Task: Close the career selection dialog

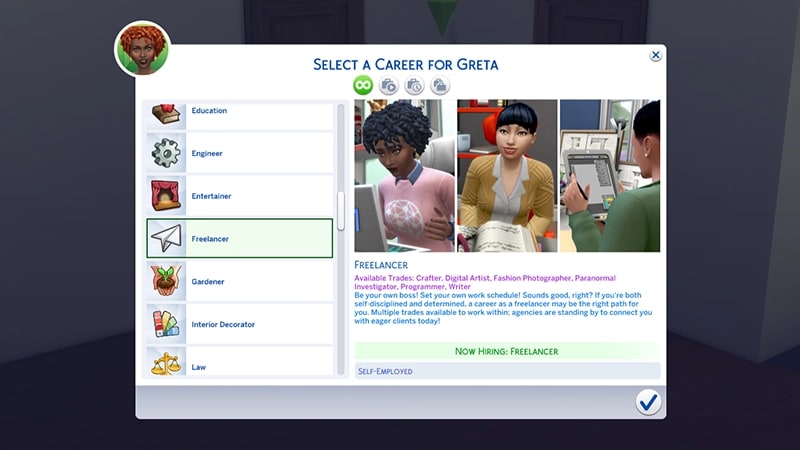Action: 655,56
